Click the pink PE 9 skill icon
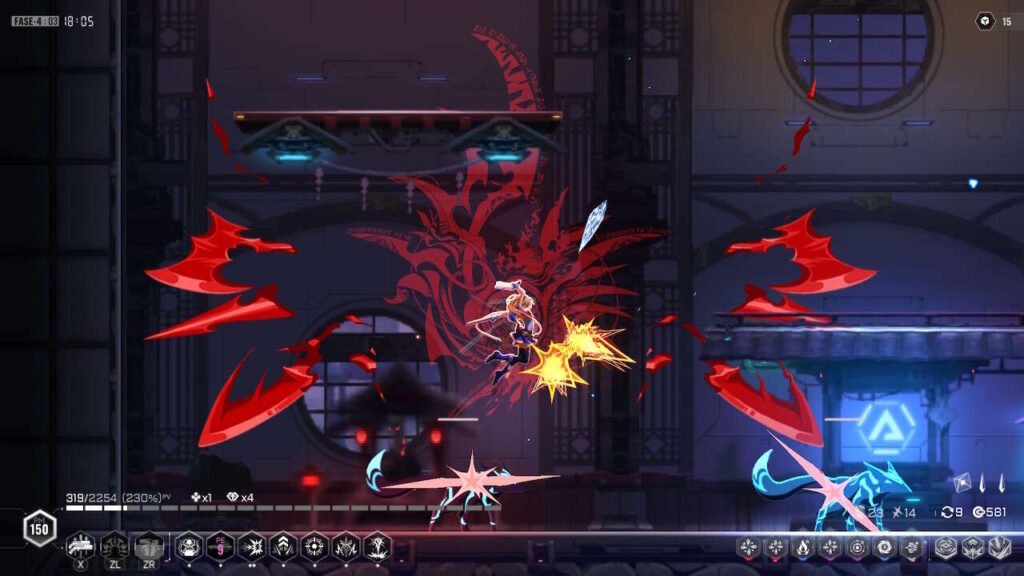 click(x=220, y=546)
